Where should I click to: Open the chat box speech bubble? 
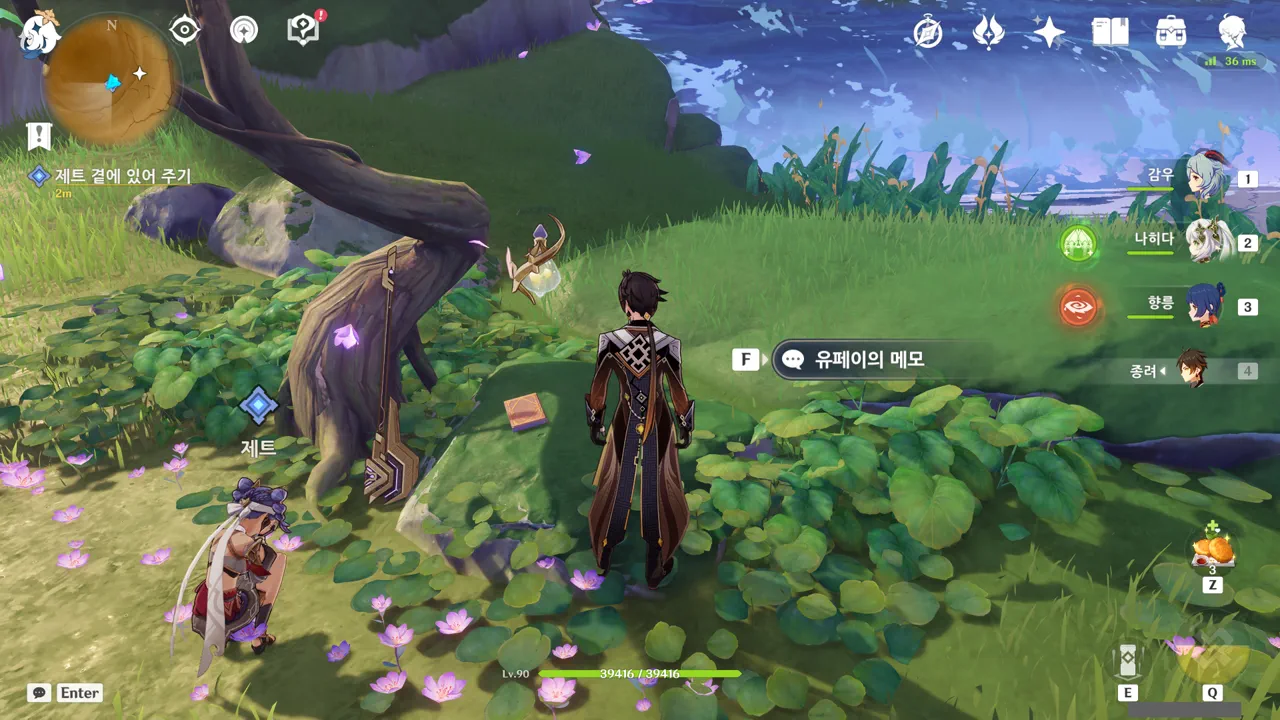[x=39, y=693]
